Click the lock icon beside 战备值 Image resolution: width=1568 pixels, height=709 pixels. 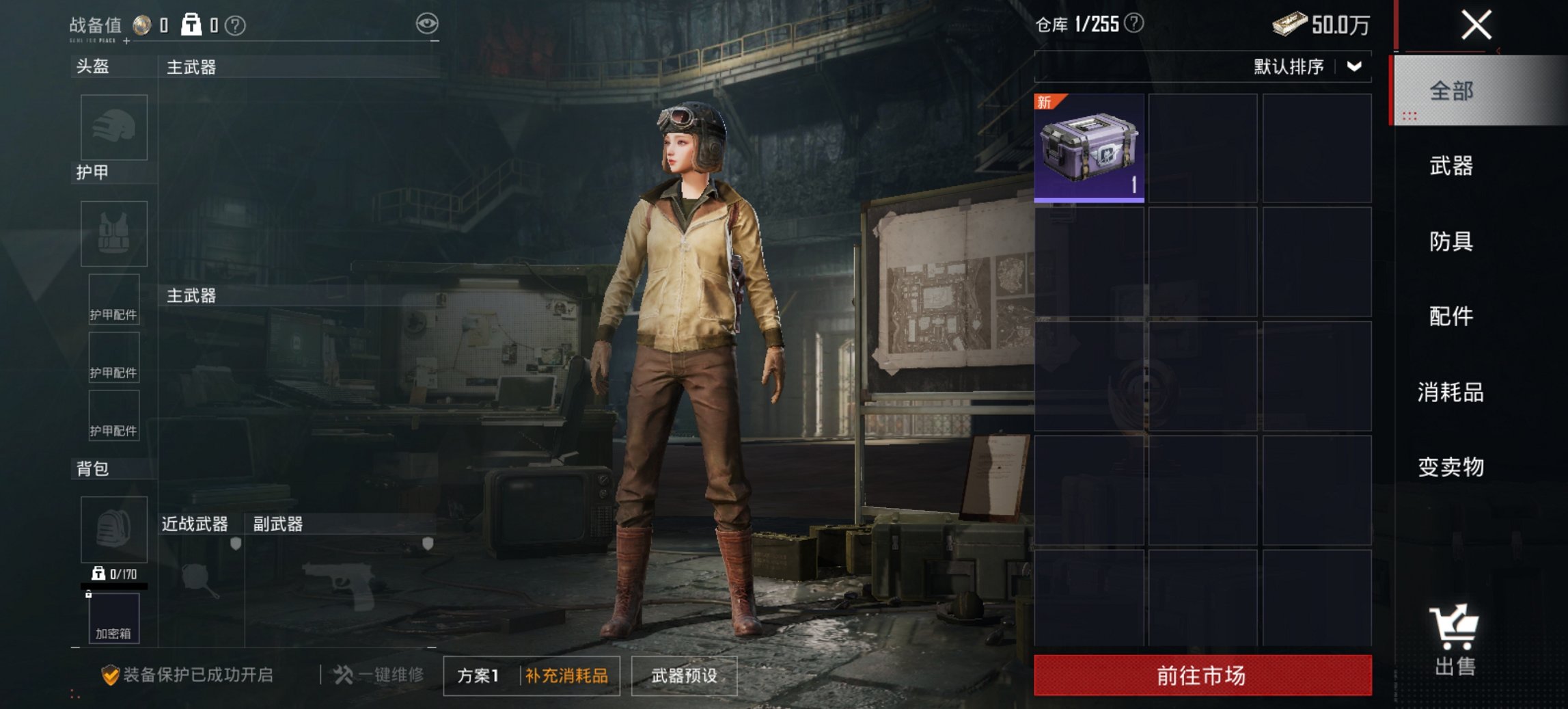coord(191,23)
